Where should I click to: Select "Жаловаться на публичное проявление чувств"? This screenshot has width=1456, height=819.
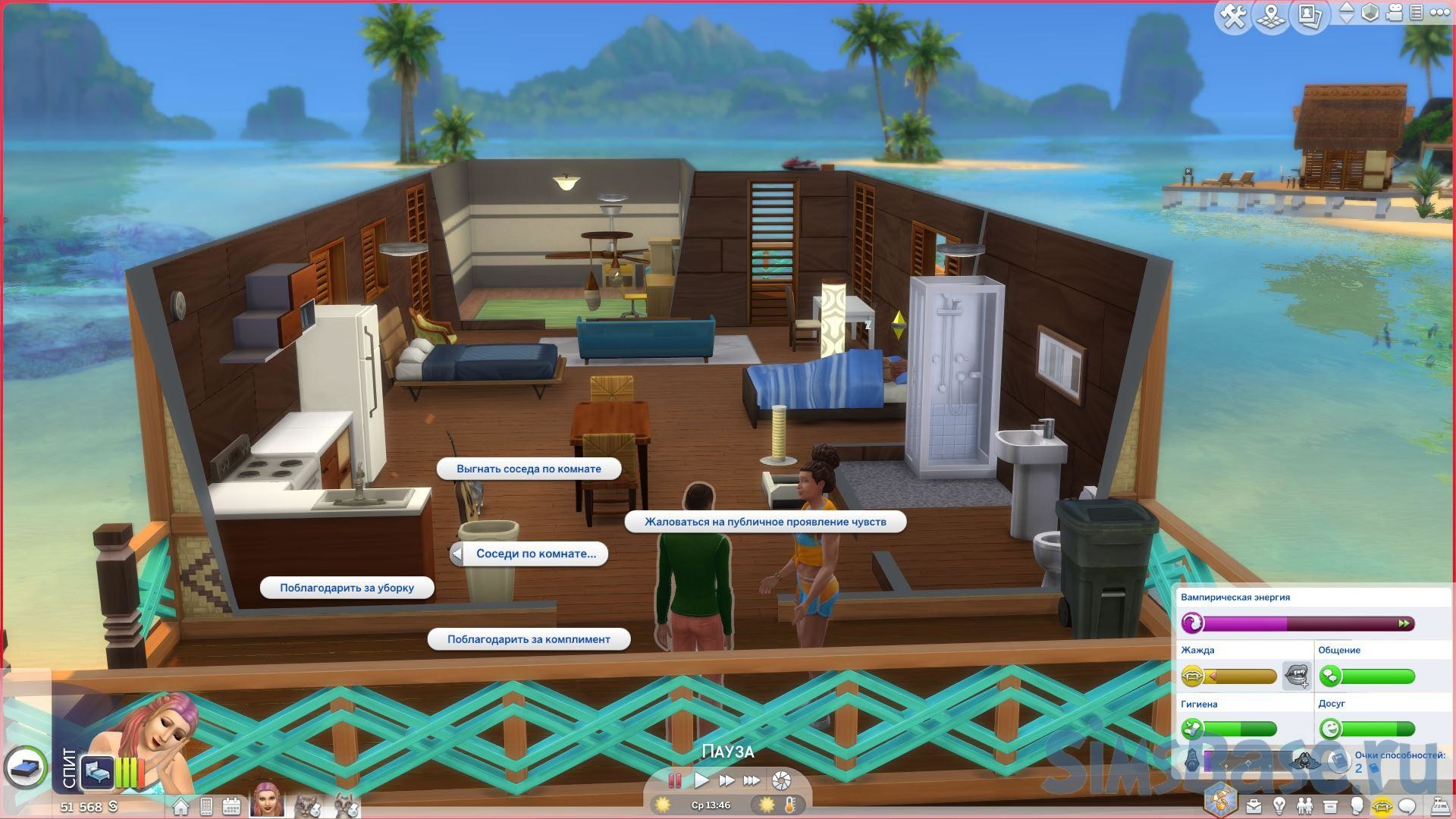click(x=765, y=522)
